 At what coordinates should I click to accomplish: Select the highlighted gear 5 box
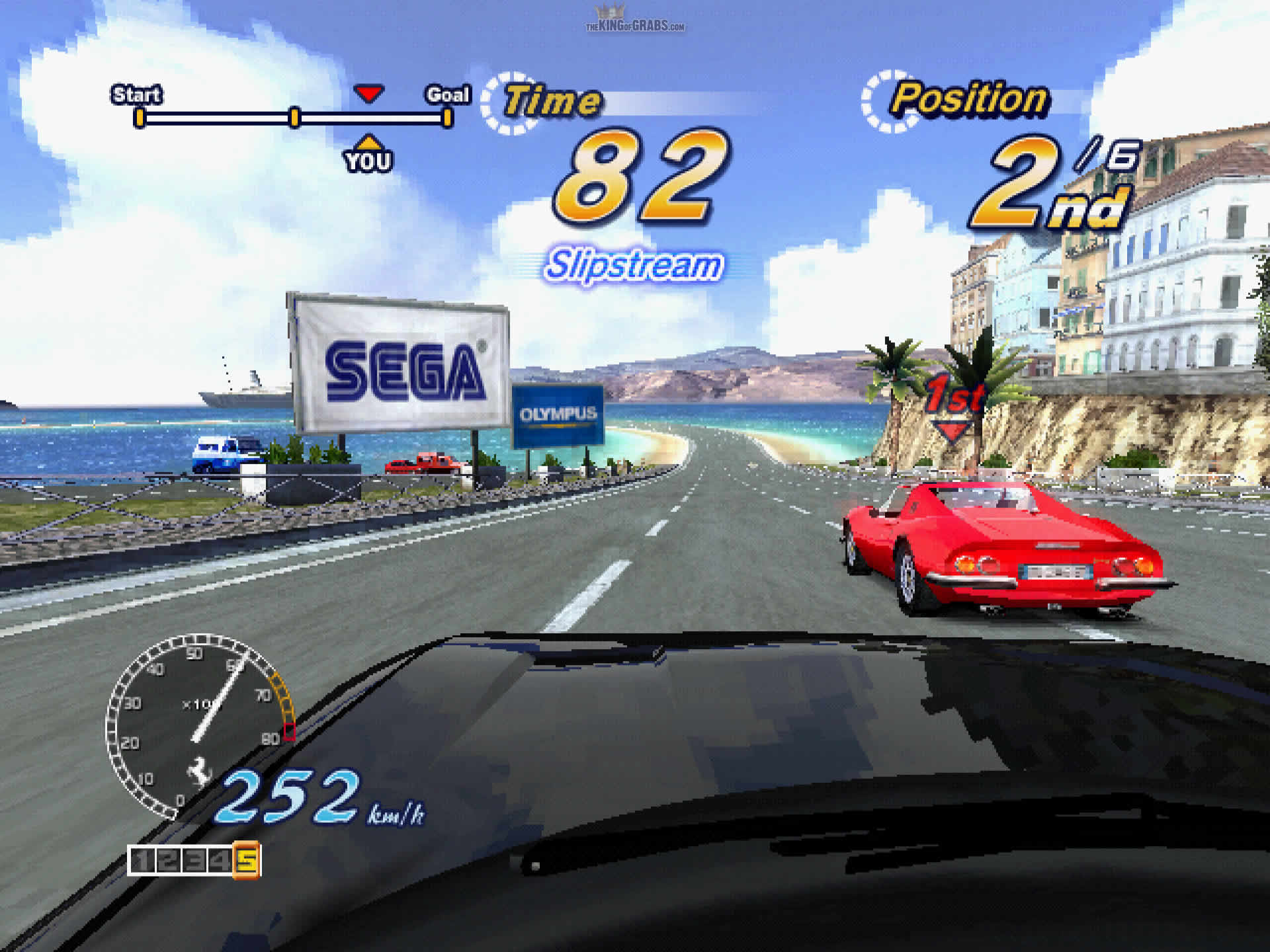[x=246, y=860]
